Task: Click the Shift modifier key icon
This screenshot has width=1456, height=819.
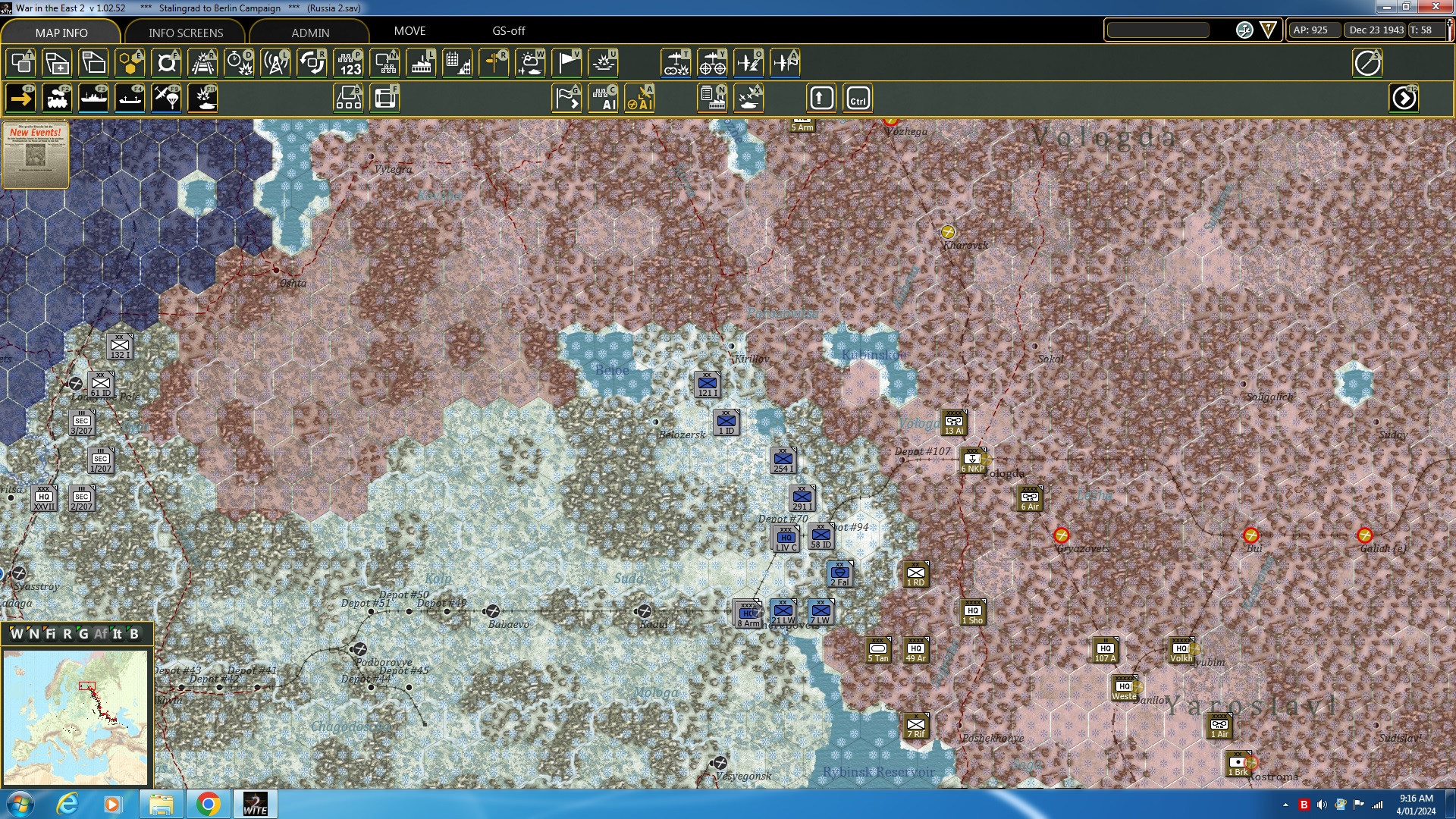Action: [821, 98]
